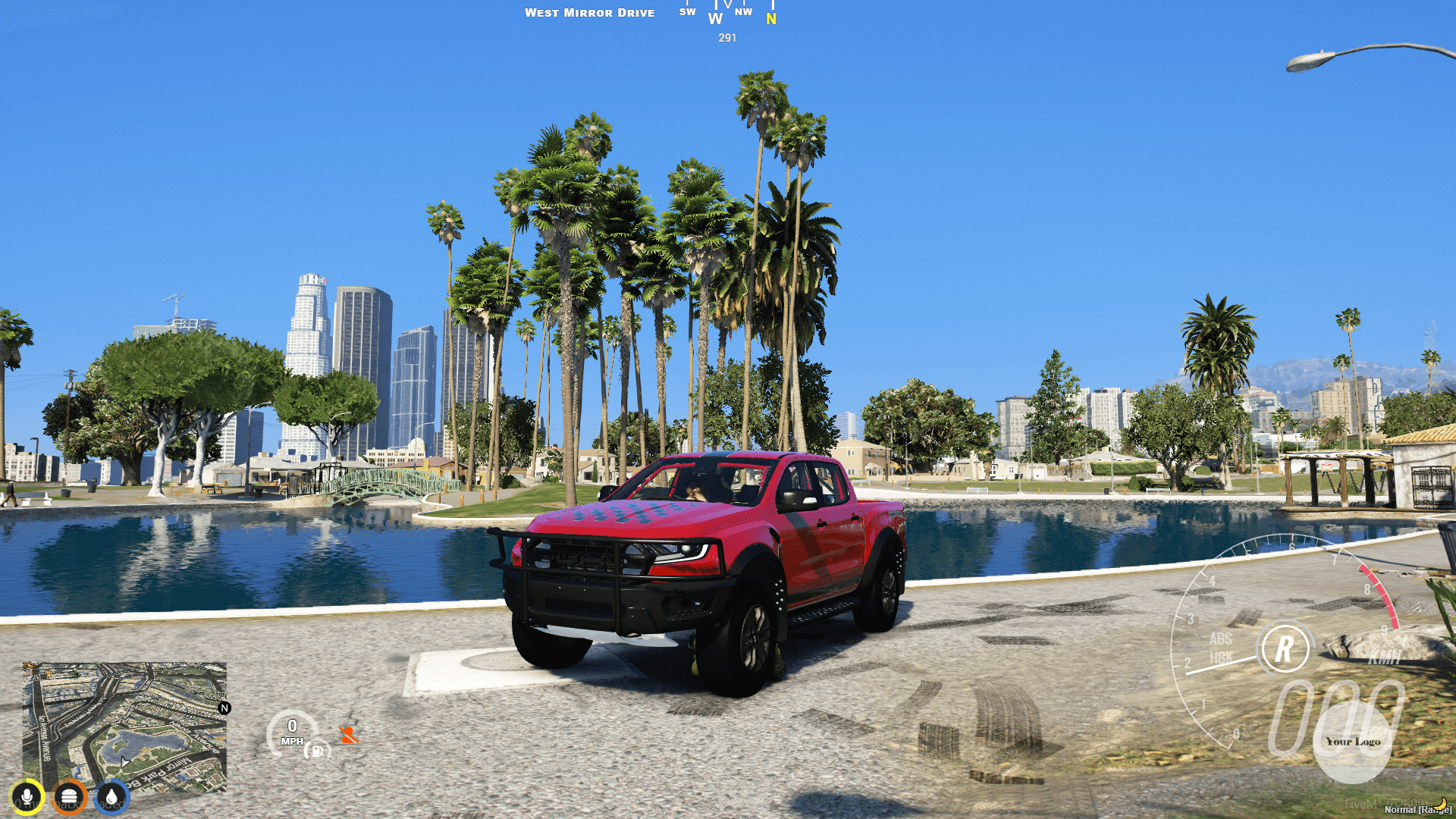Click the thirst water drop icon
This screenshot has width=1456, height=819.
[111, 796]
